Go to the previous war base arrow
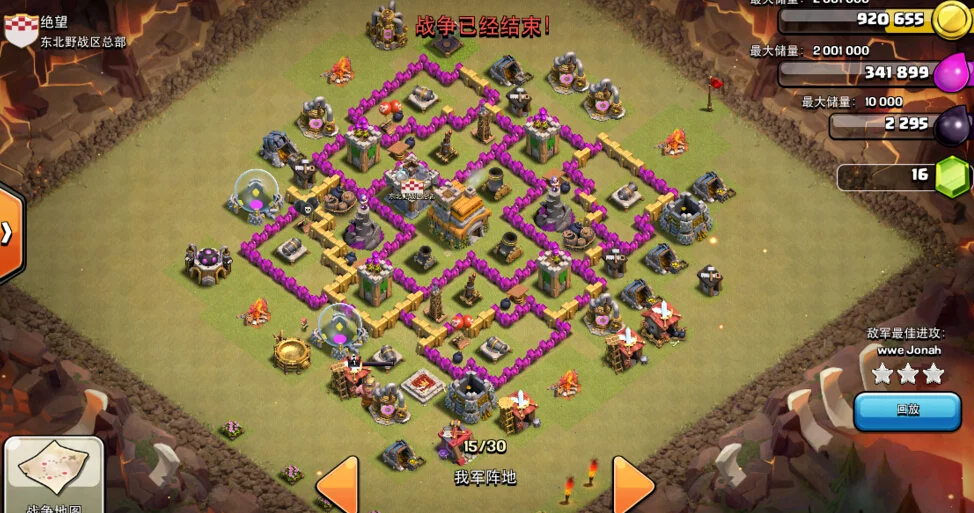This screenshot has width=974, height=513. (339, 485)
